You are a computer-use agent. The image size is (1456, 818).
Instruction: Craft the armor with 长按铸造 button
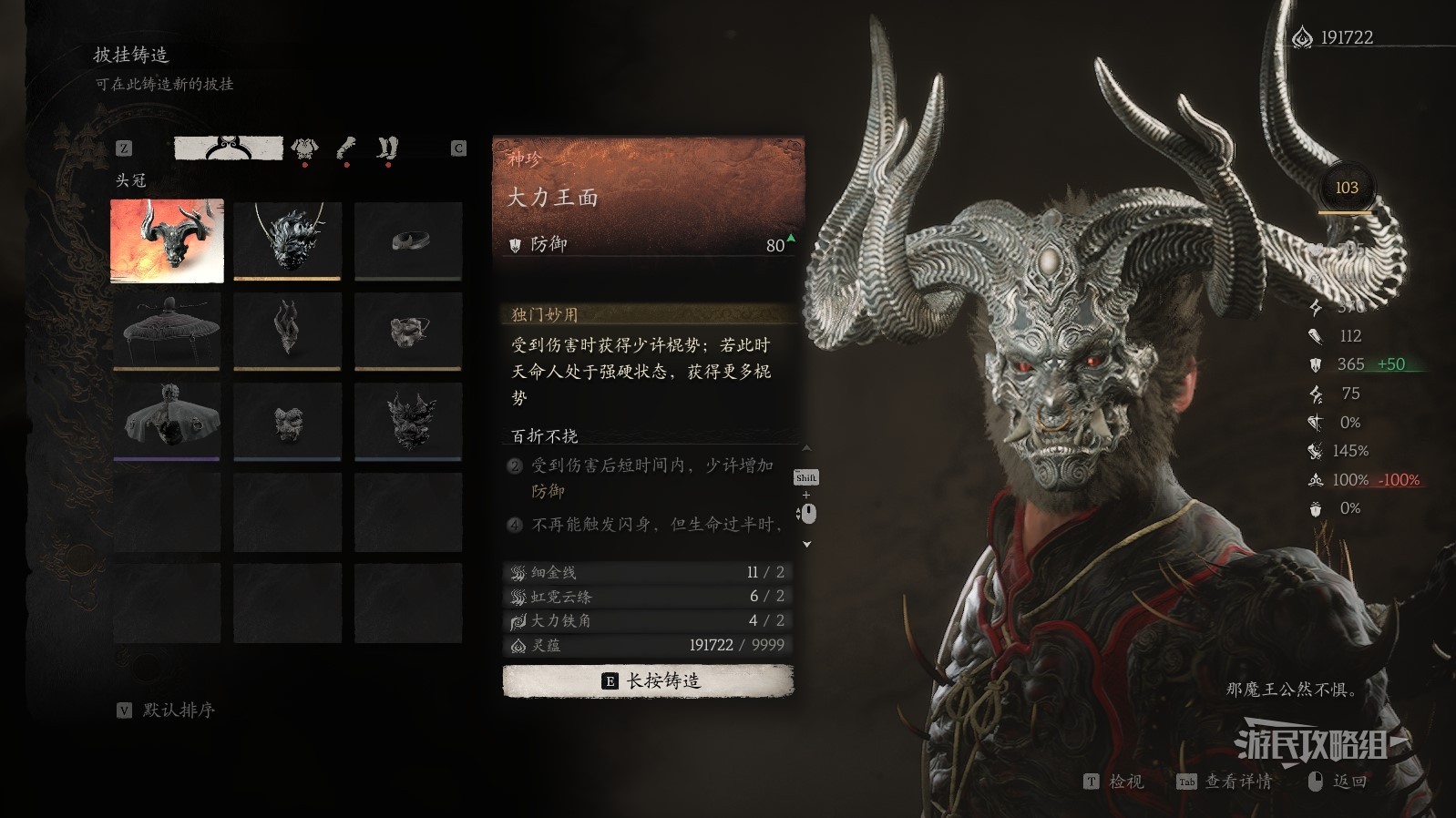[x=648, y=680]
